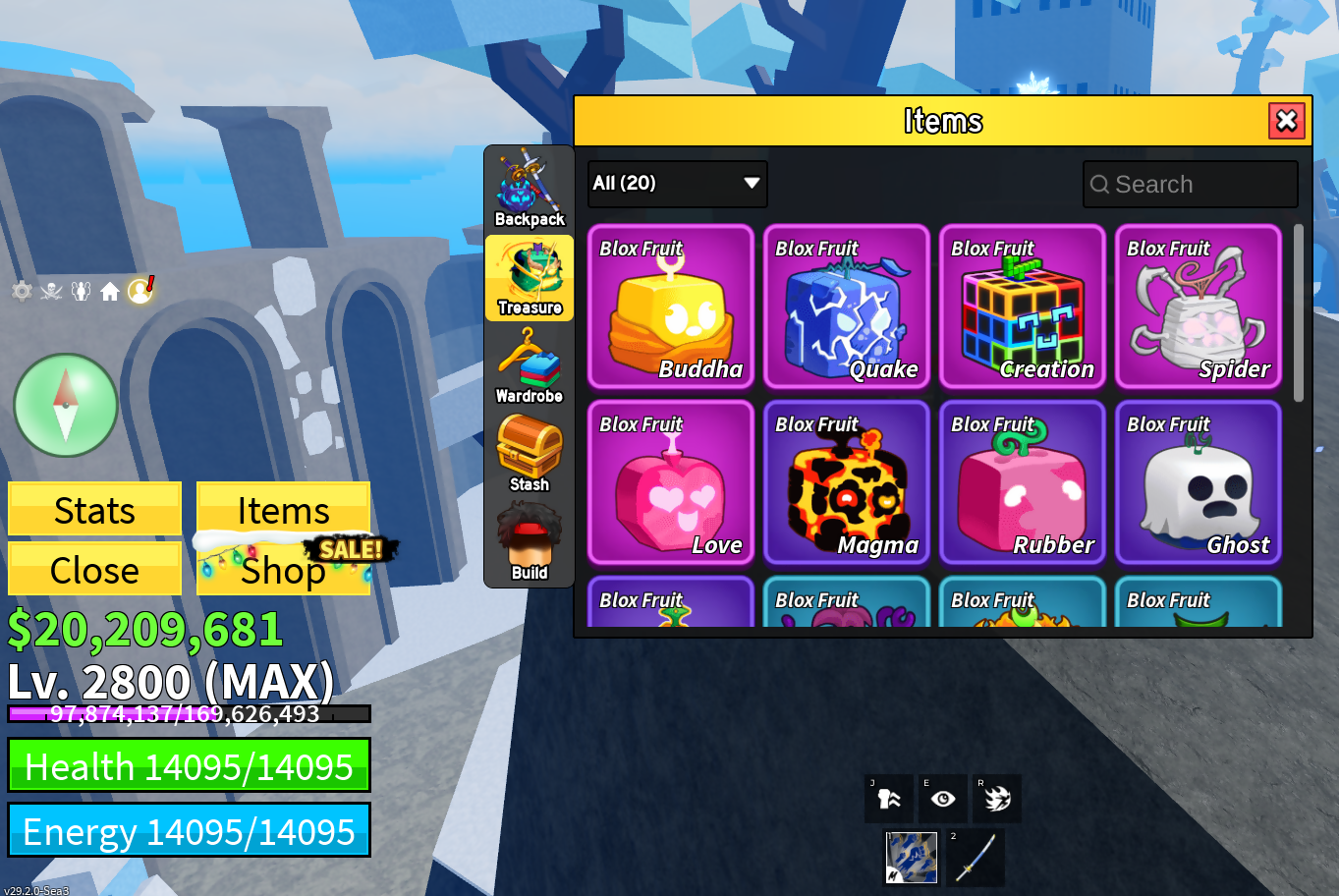Click the pirate skull crew icon
The image size is (1339, 896).
[x=51, y=291]
